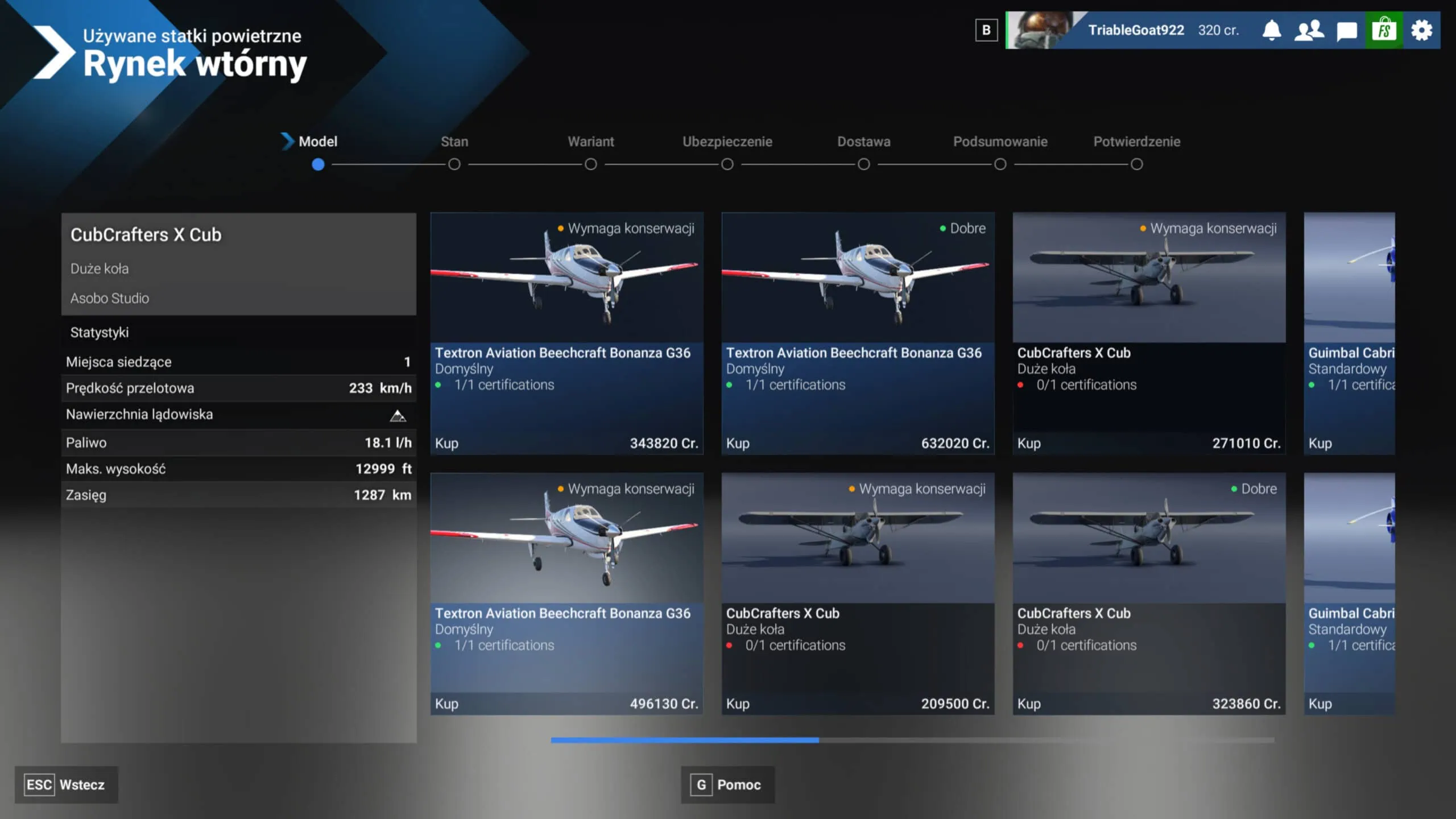Switch to the Dostawa step
The image size is (1456, 819).
point(863,165)
